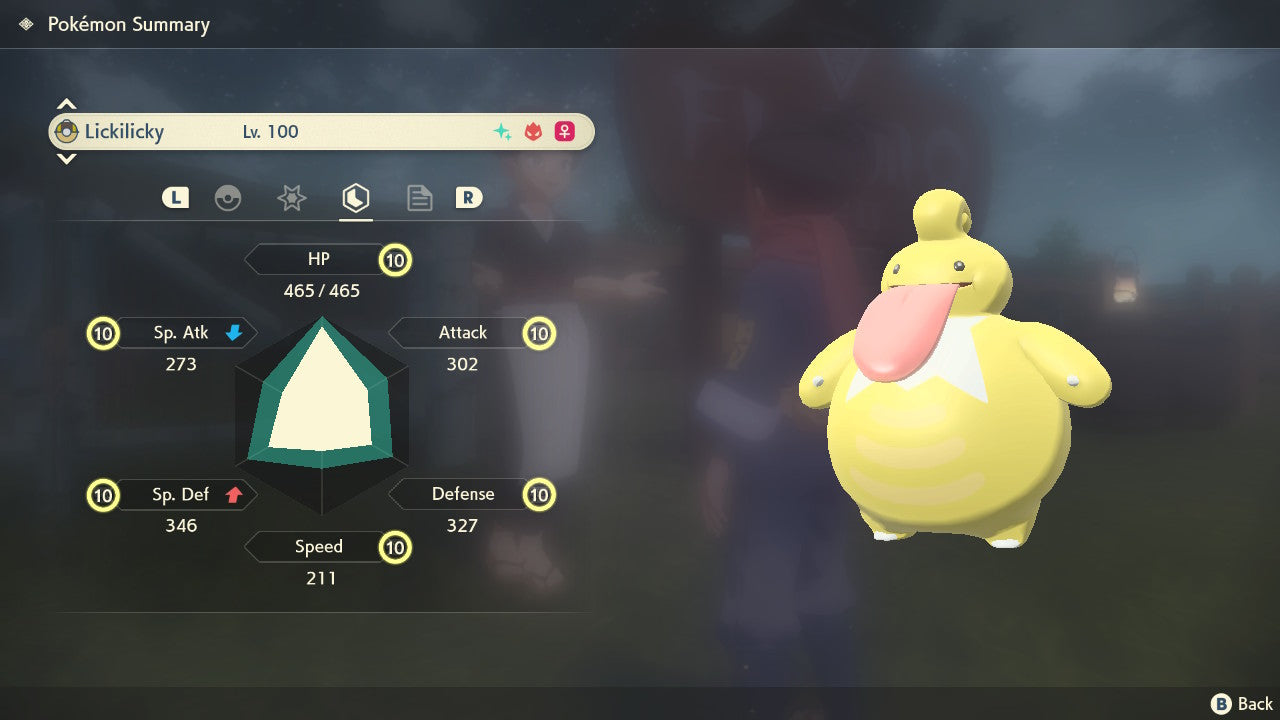Choose the Defense stat label
The image size is (1280, 720).
coord(462,494)
